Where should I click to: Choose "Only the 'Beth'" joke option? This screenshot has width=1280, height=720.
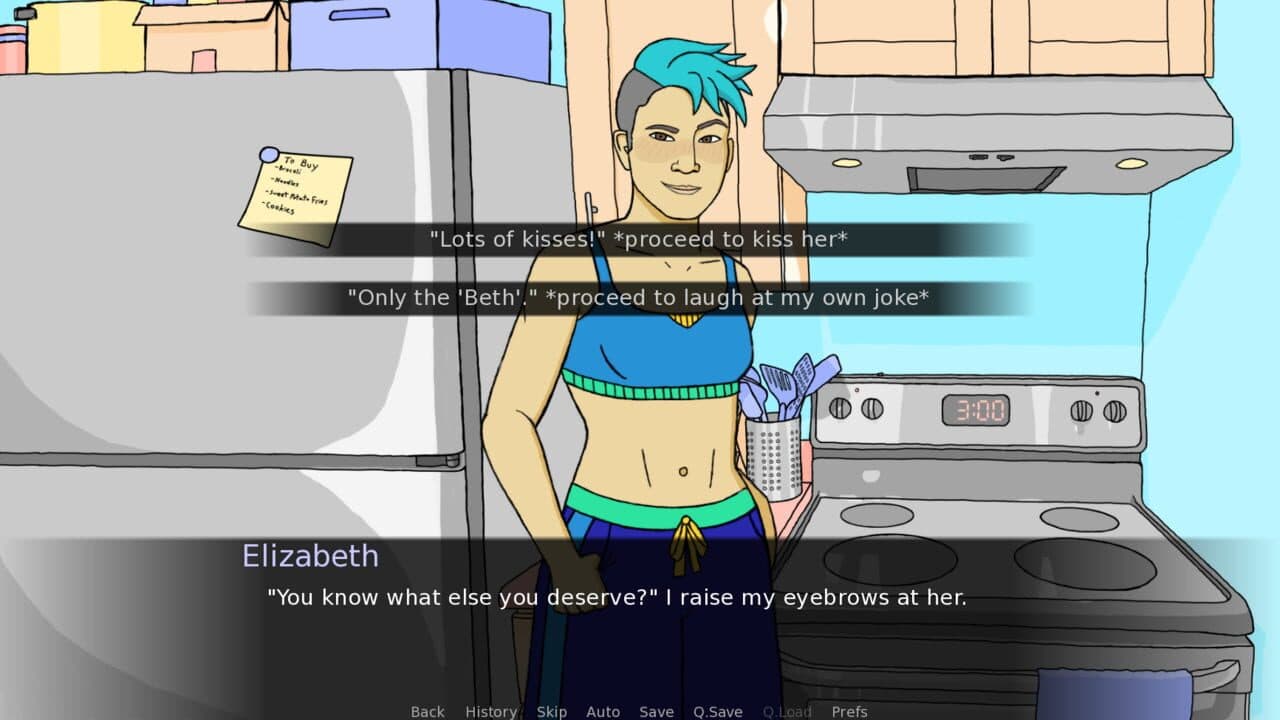tap(639, 297)
